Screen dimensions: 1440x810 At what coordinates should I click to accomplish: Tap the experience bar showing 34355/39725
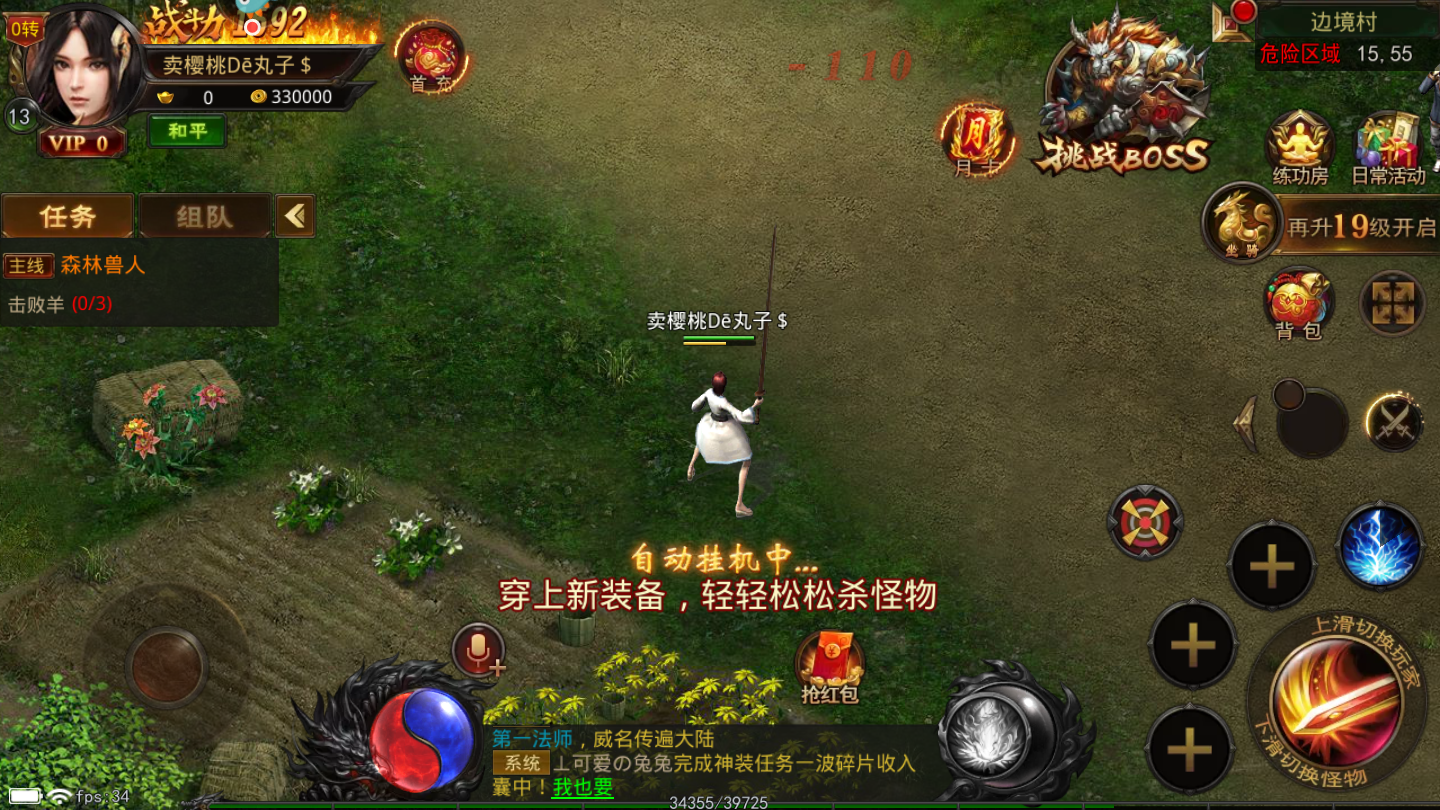[x=720, y=803]
